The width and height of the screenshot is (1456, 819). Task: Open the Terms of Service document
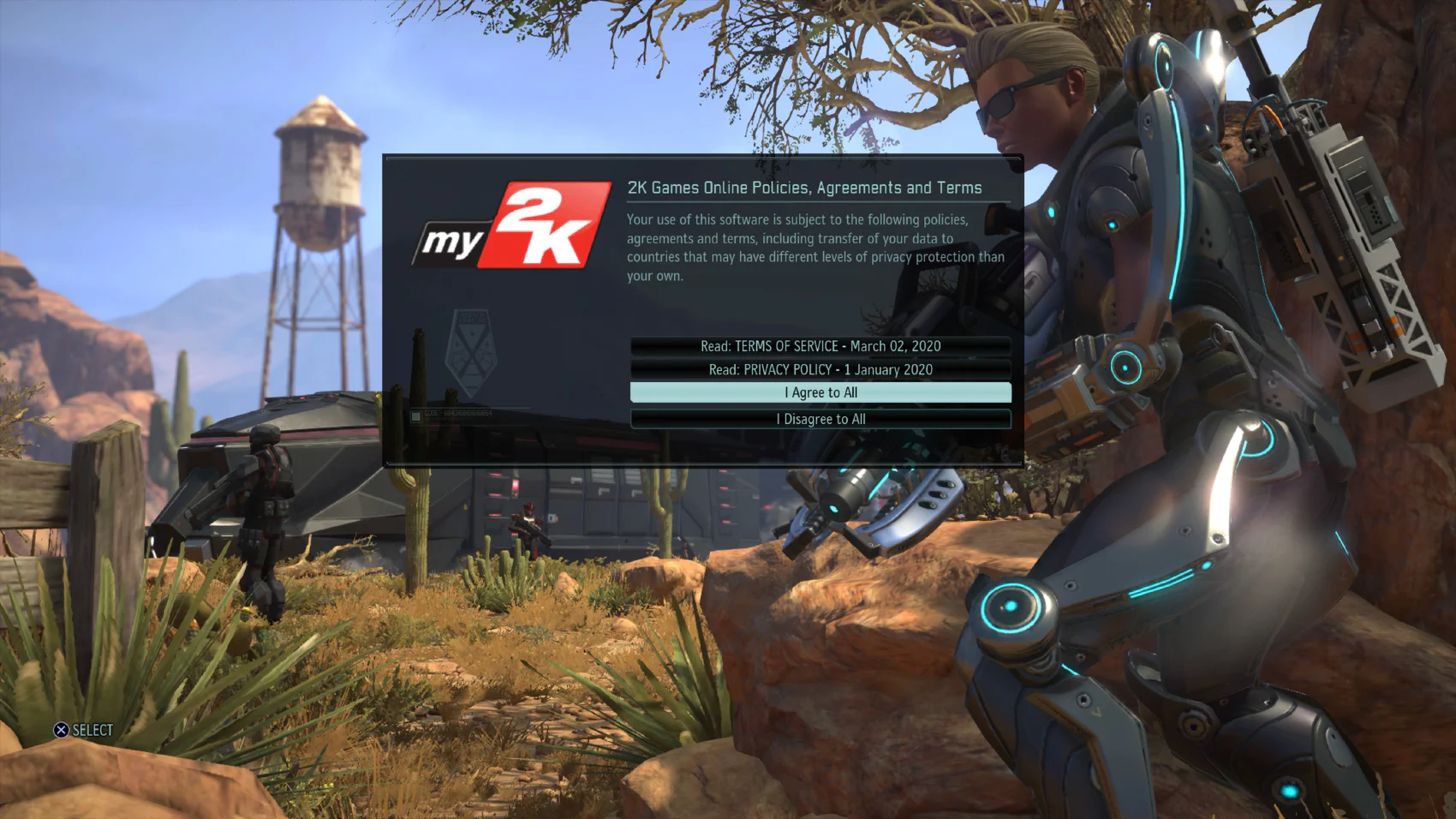820,346
